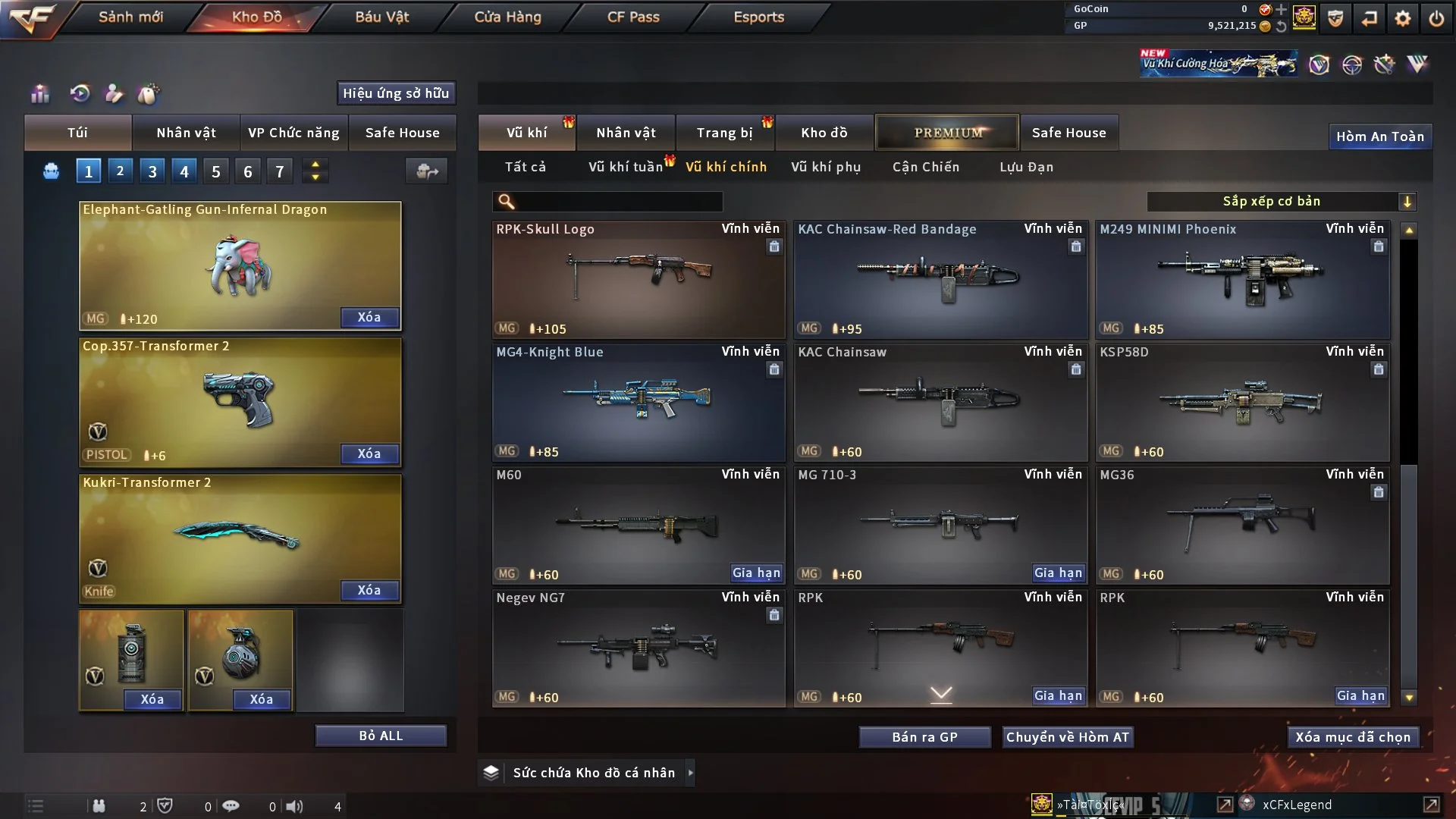Open the CF Pass menu

coord(633,17)
